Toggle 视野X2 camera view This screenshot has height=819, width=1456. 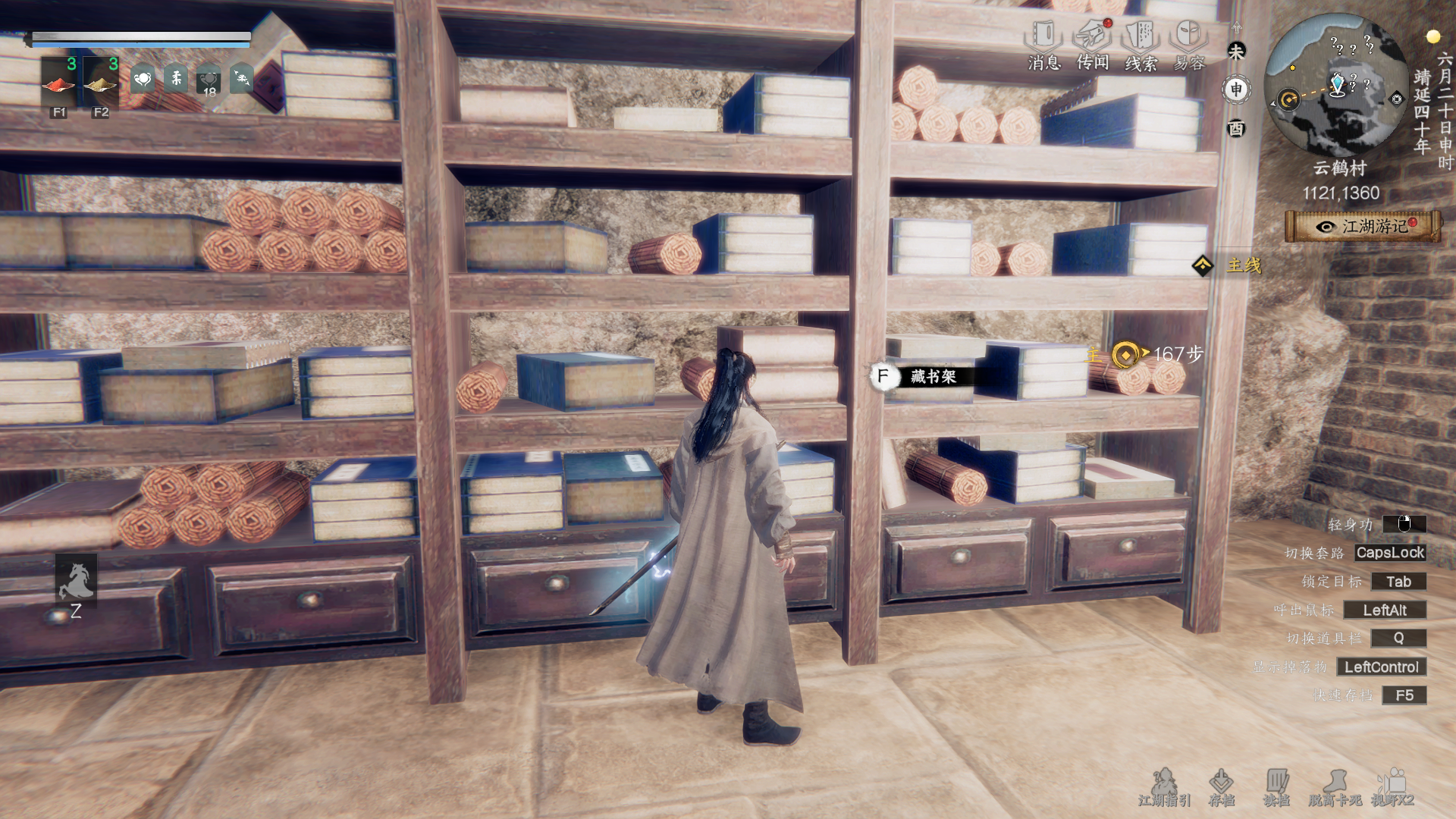[1393, 787]
